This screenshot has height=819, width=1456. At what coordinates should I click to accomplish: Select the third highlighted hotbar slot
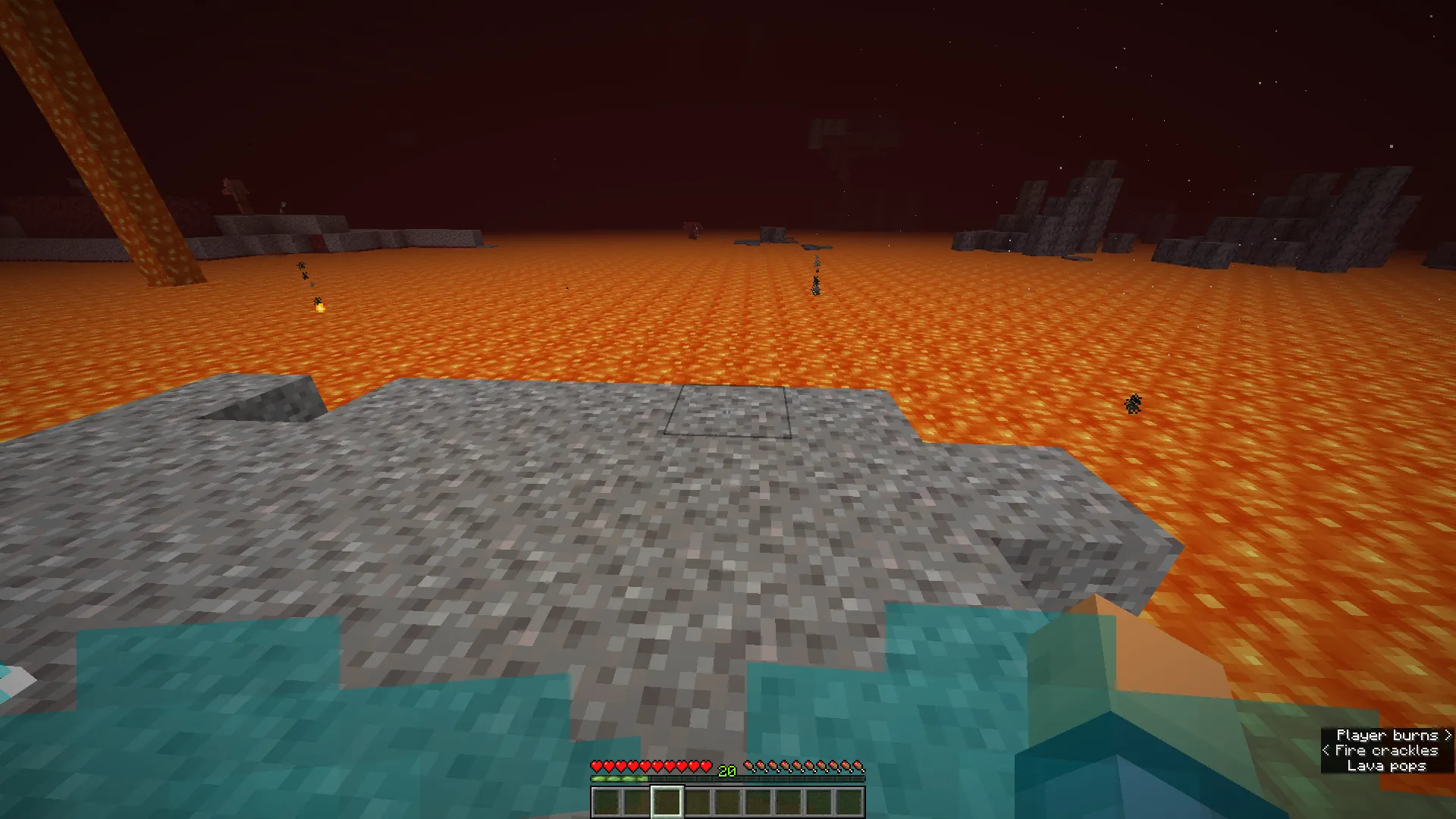[667, 802]
